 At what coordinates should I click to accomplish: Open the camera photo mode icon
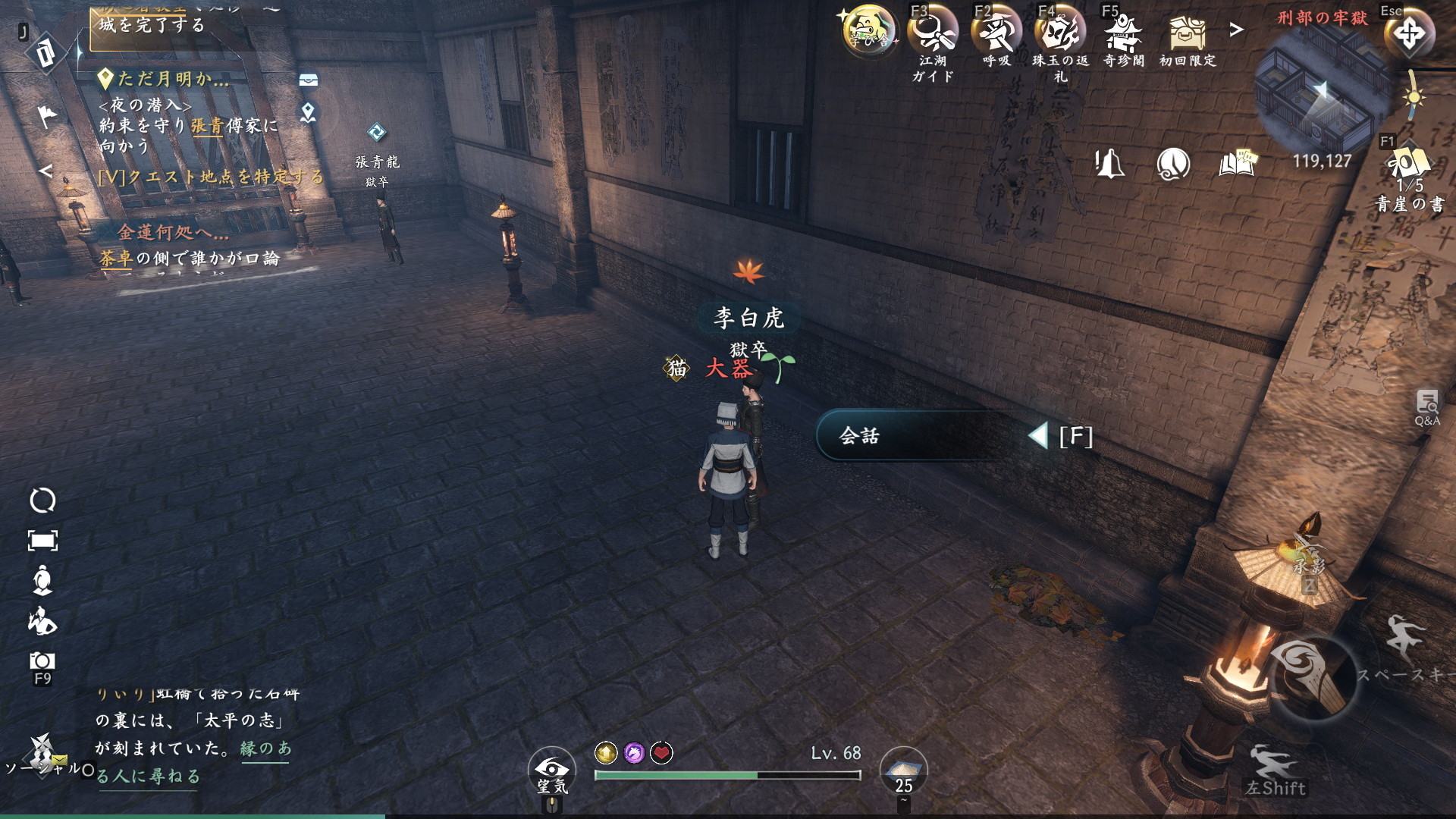42,661
